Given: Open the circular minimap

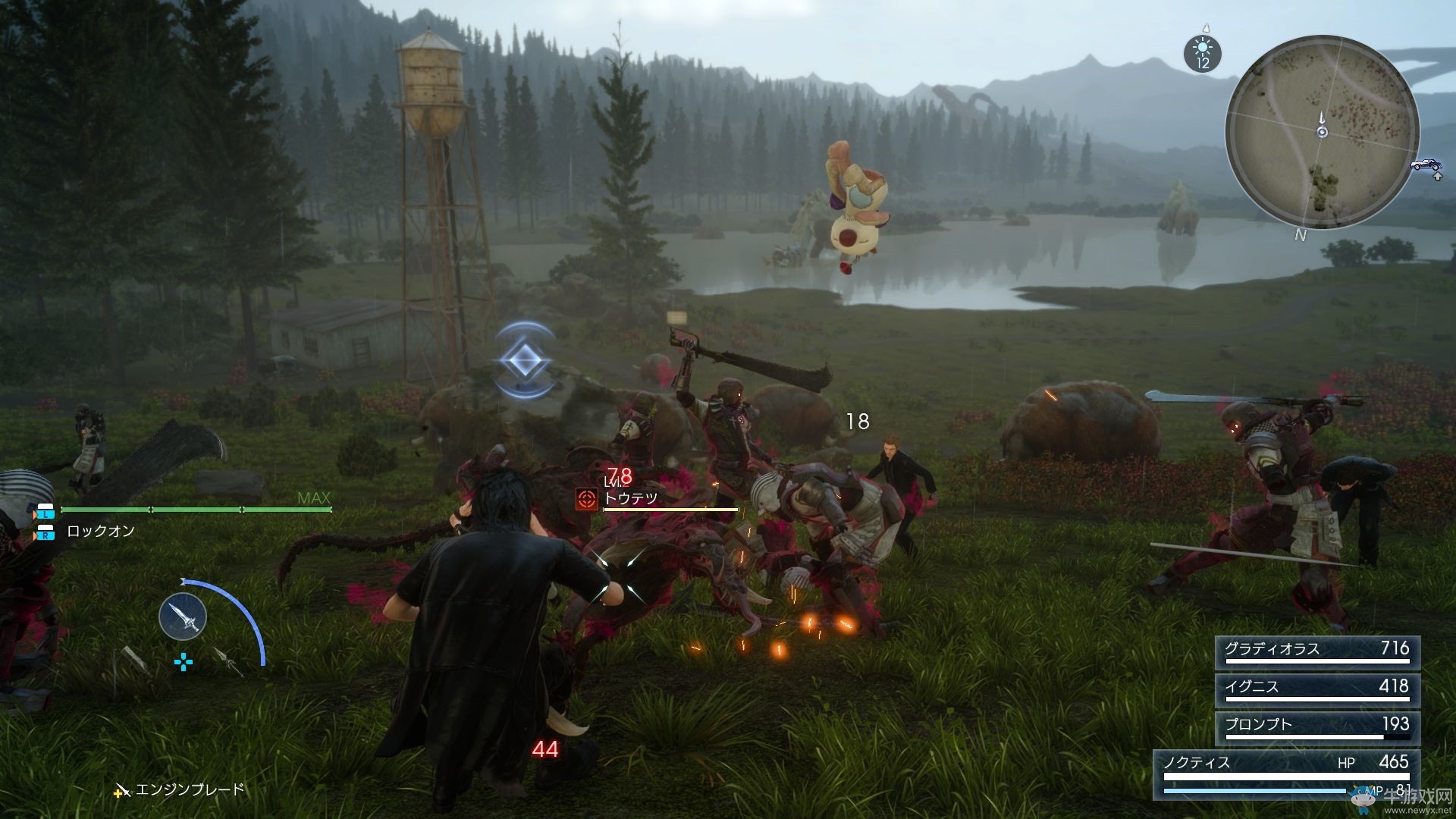Looking at the screenshot, I should point(1322,131).
